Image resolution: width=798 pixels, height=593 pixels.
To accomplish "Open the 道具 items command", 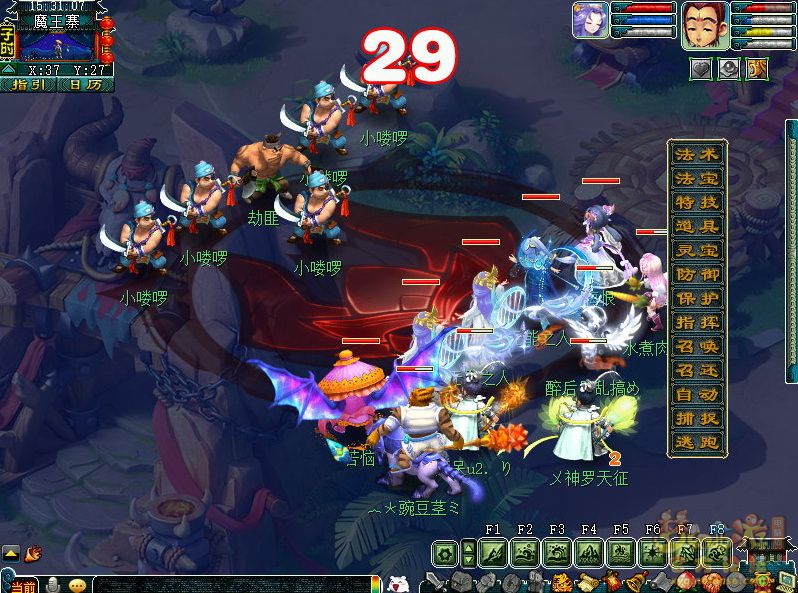I will [x=696, y=227].
